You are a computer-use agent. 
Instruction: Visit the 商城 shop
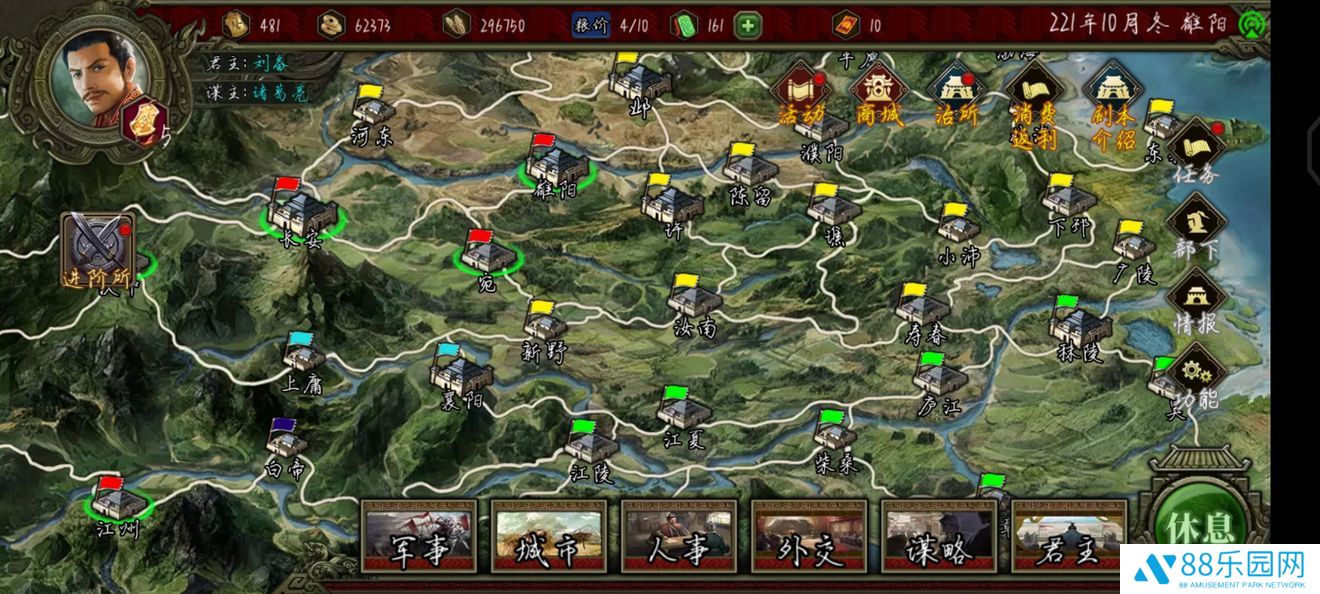[x=879, y=95]
